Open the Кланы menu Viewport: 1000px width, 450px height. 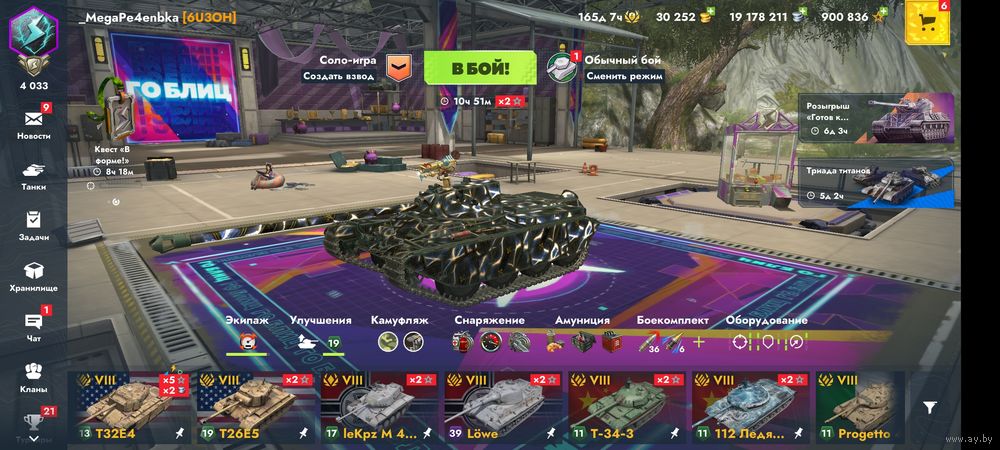coord(33,376)
